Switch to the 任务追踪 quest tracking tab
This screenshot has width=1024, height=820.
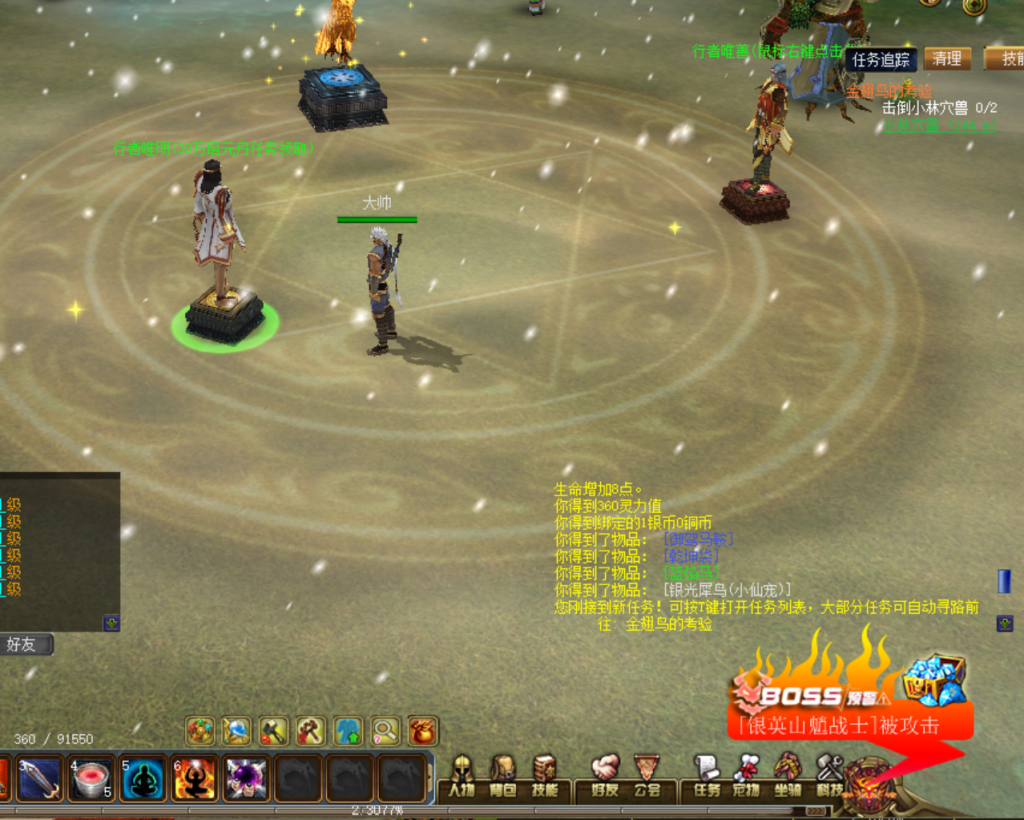(881, 59)
